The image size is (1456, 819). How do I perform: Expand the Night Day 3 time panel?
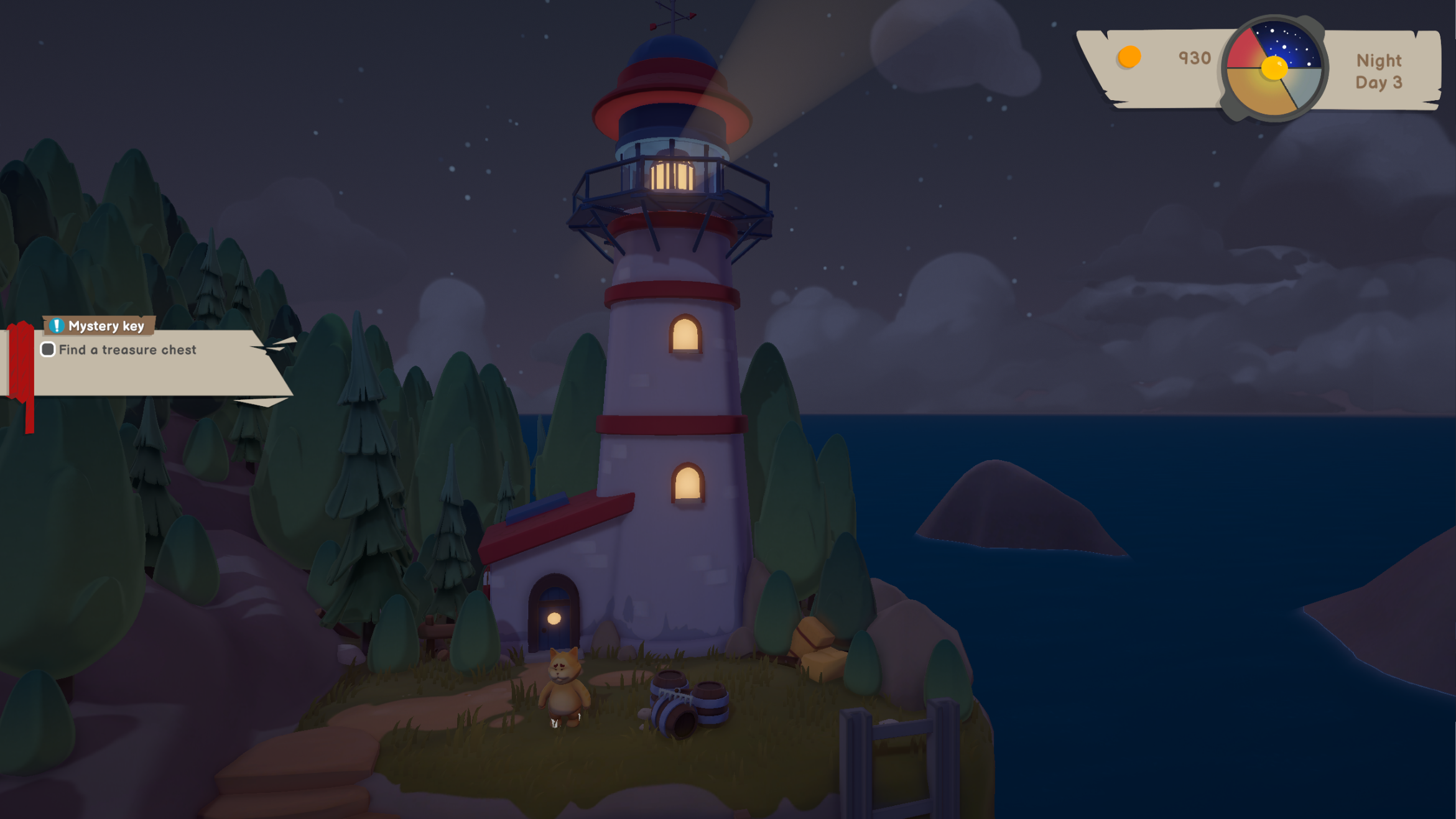1378,70
